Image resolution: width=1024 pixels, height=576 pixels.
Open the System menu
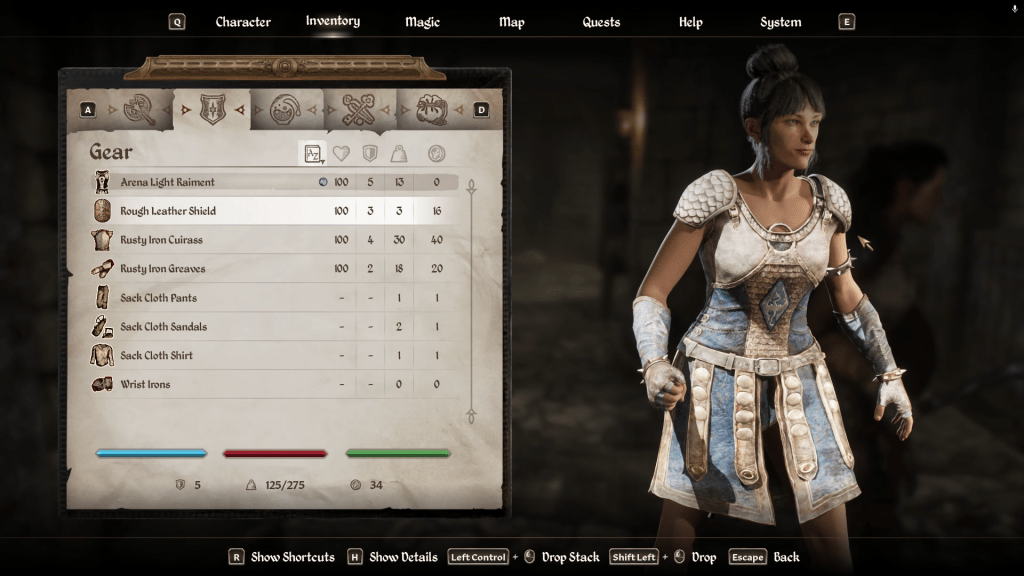coord(780,22)
